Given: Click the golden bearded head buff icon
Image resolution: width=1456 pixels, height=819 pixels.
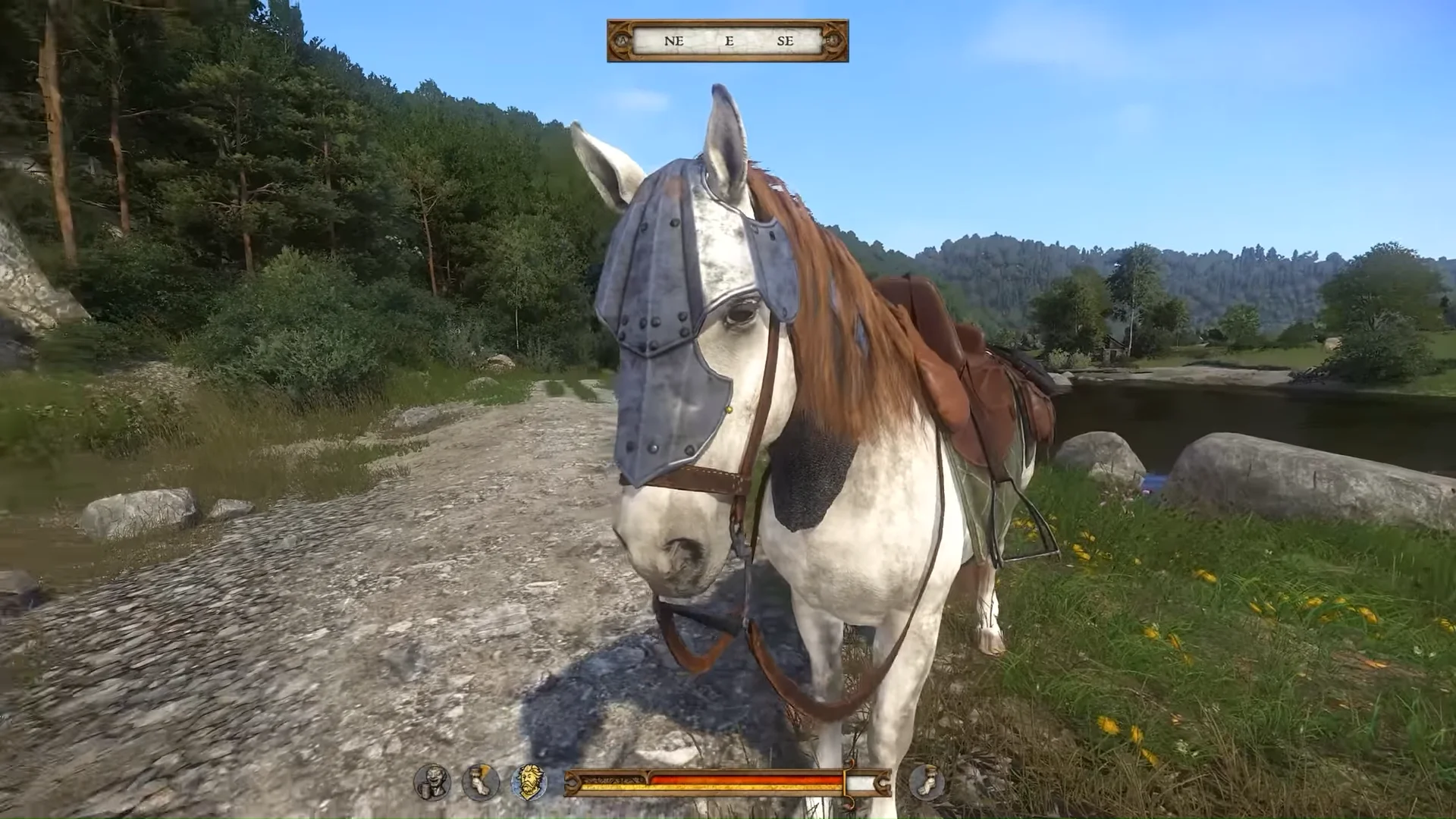Looking at the screenshot, I should [x=529, y=782].
